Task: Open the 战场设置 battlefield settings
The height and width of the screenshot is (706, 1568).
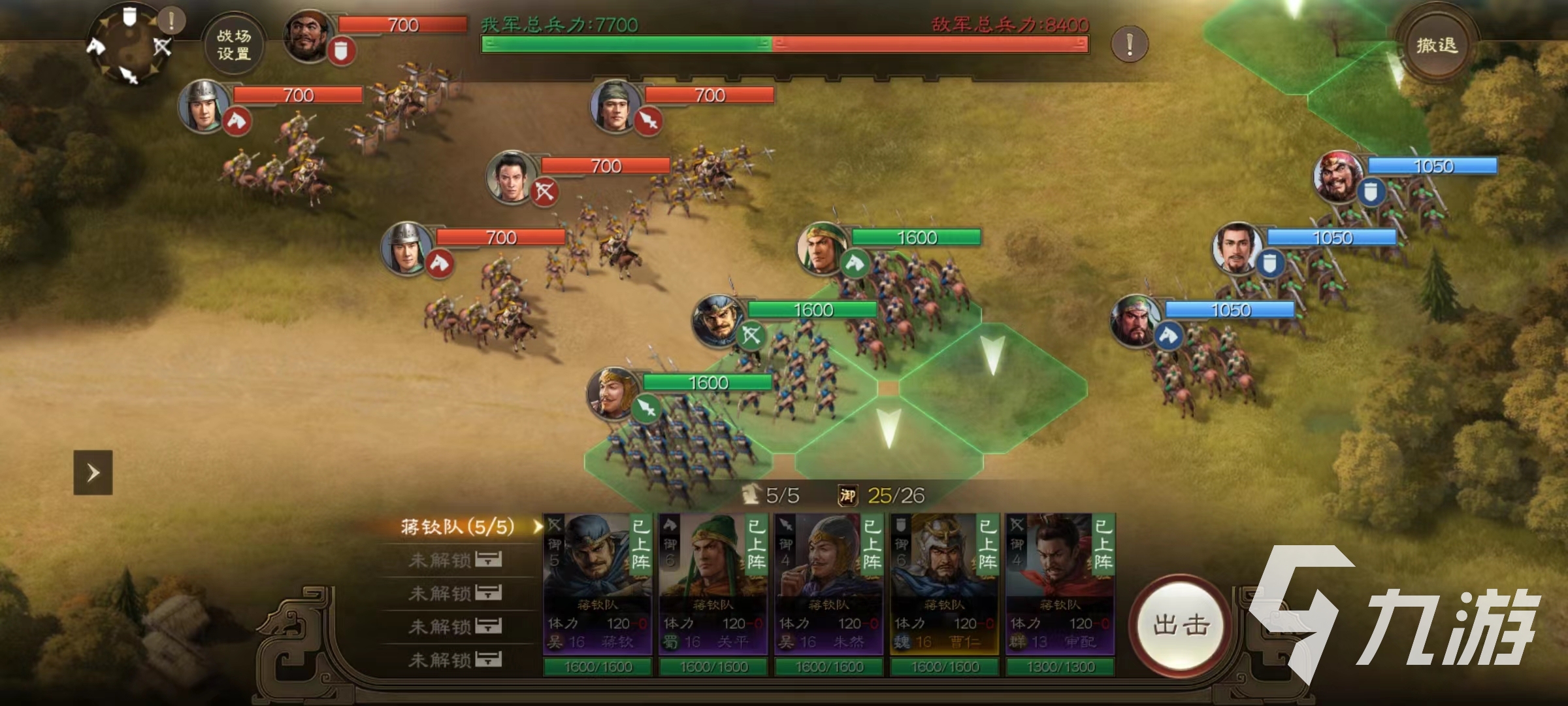Action: pyautogui.click(x=233, y=45)
